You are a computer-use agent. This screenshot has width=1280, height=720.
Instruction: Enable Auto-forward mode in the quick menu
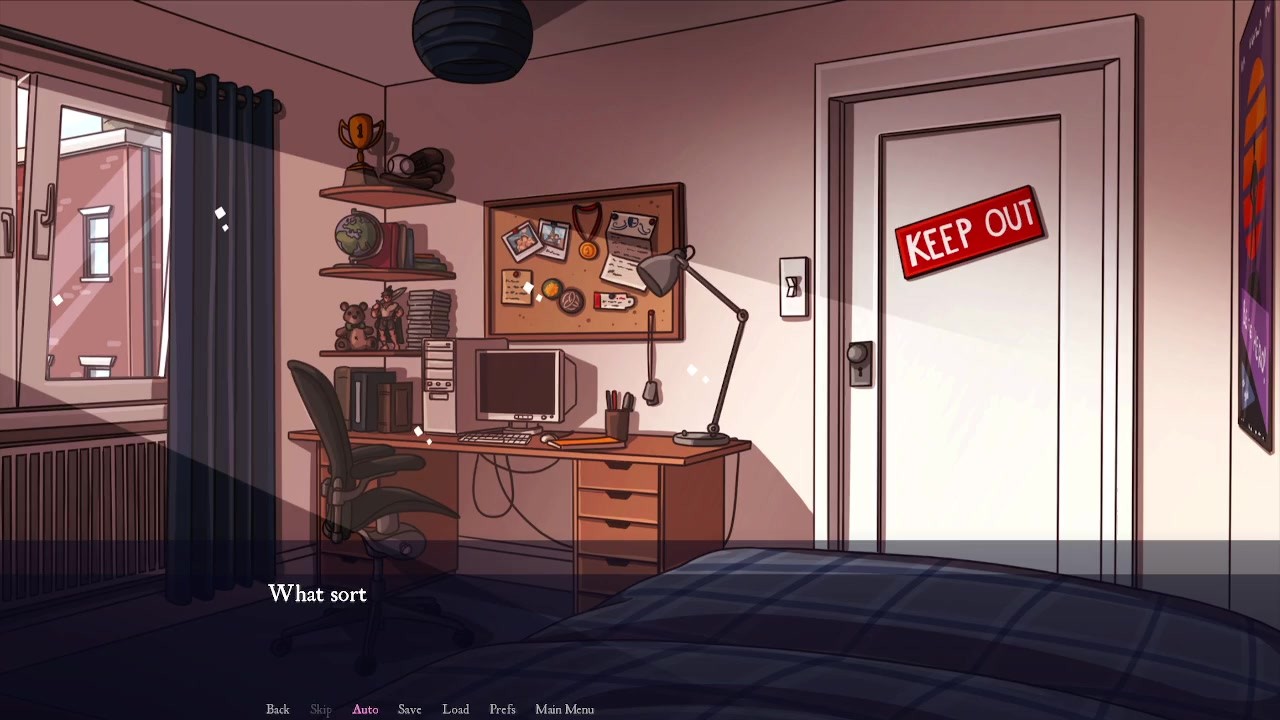pyautogui.click(x=365, y=709)
